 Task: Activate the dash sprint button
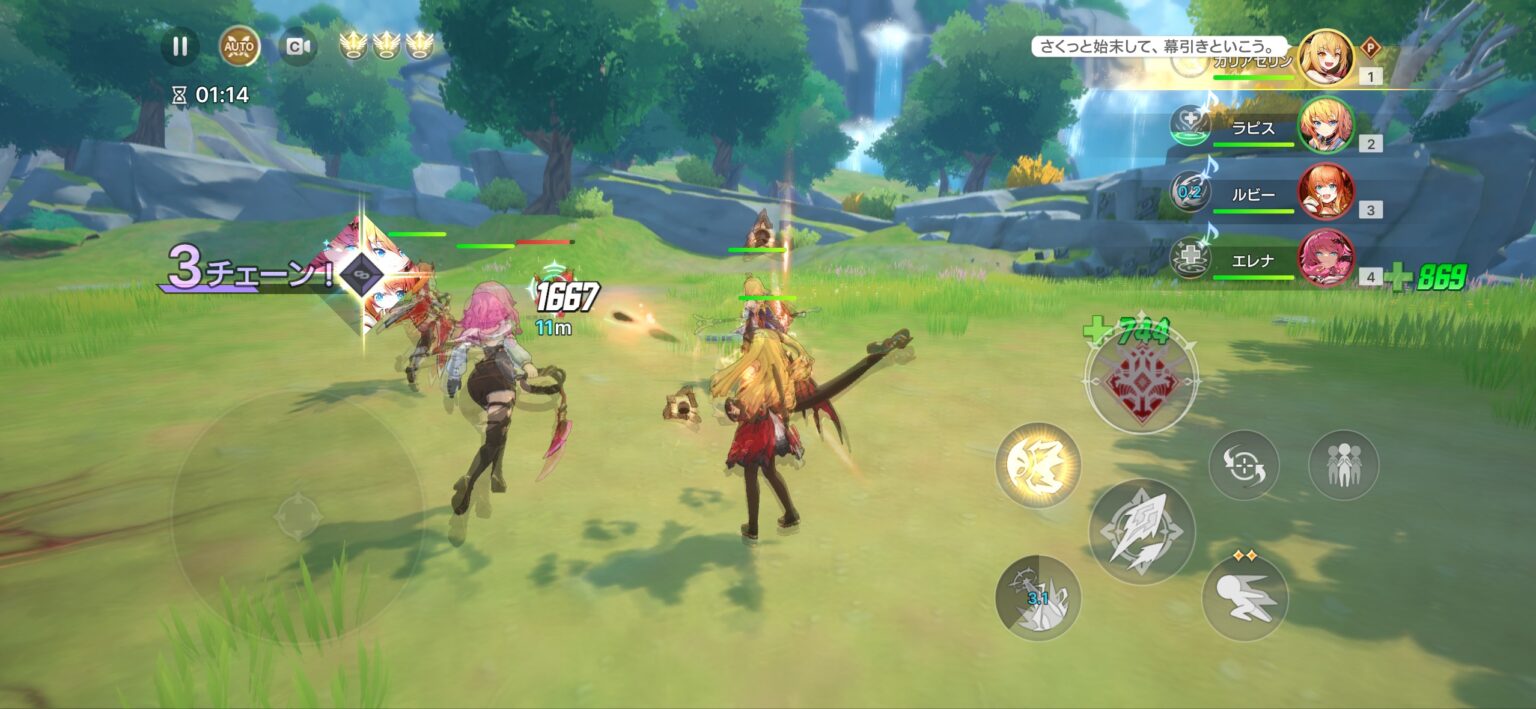[1244, 598]
